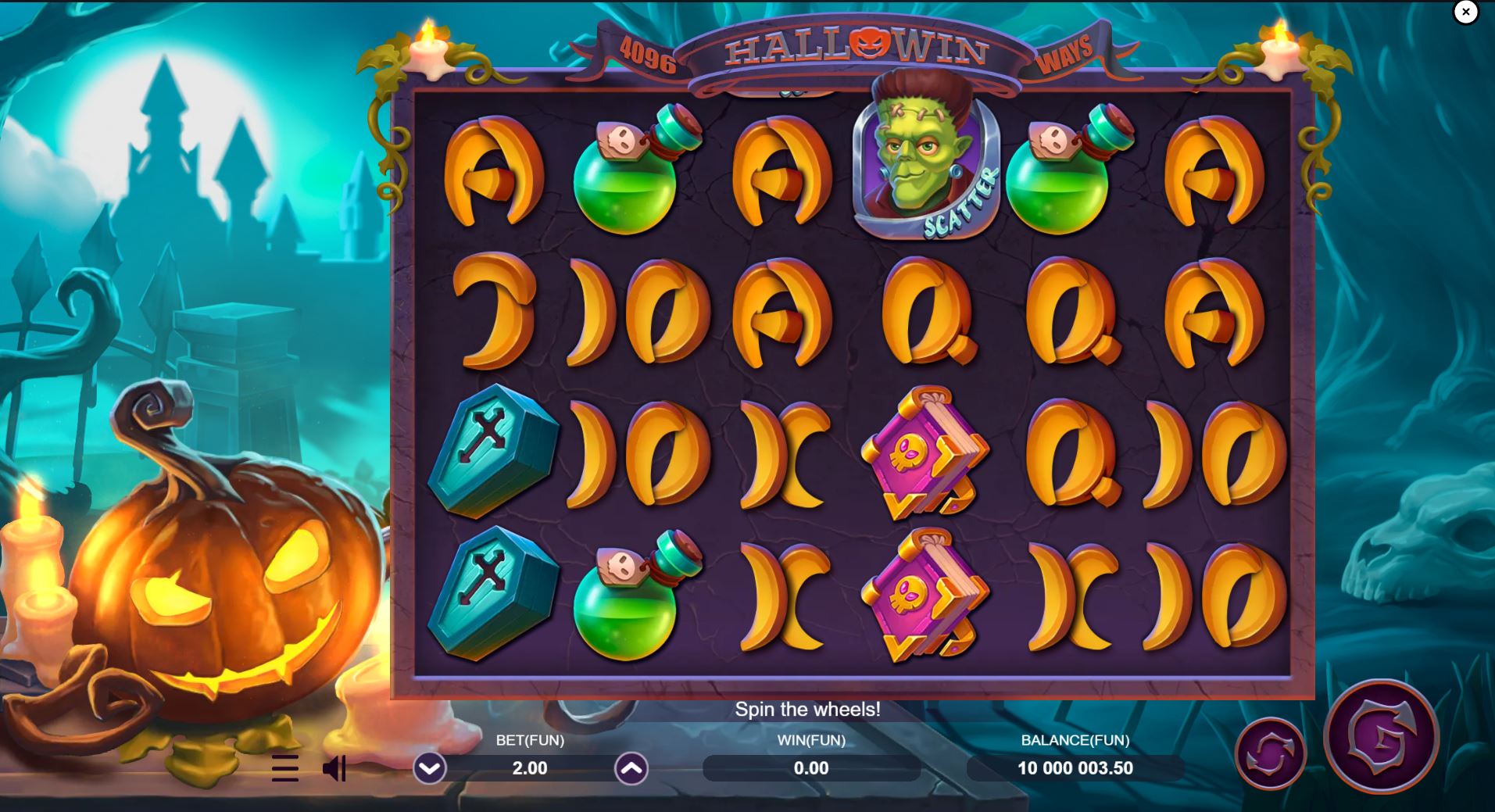
Task: Open the hamburger game menu
Action: coord(285,768)
